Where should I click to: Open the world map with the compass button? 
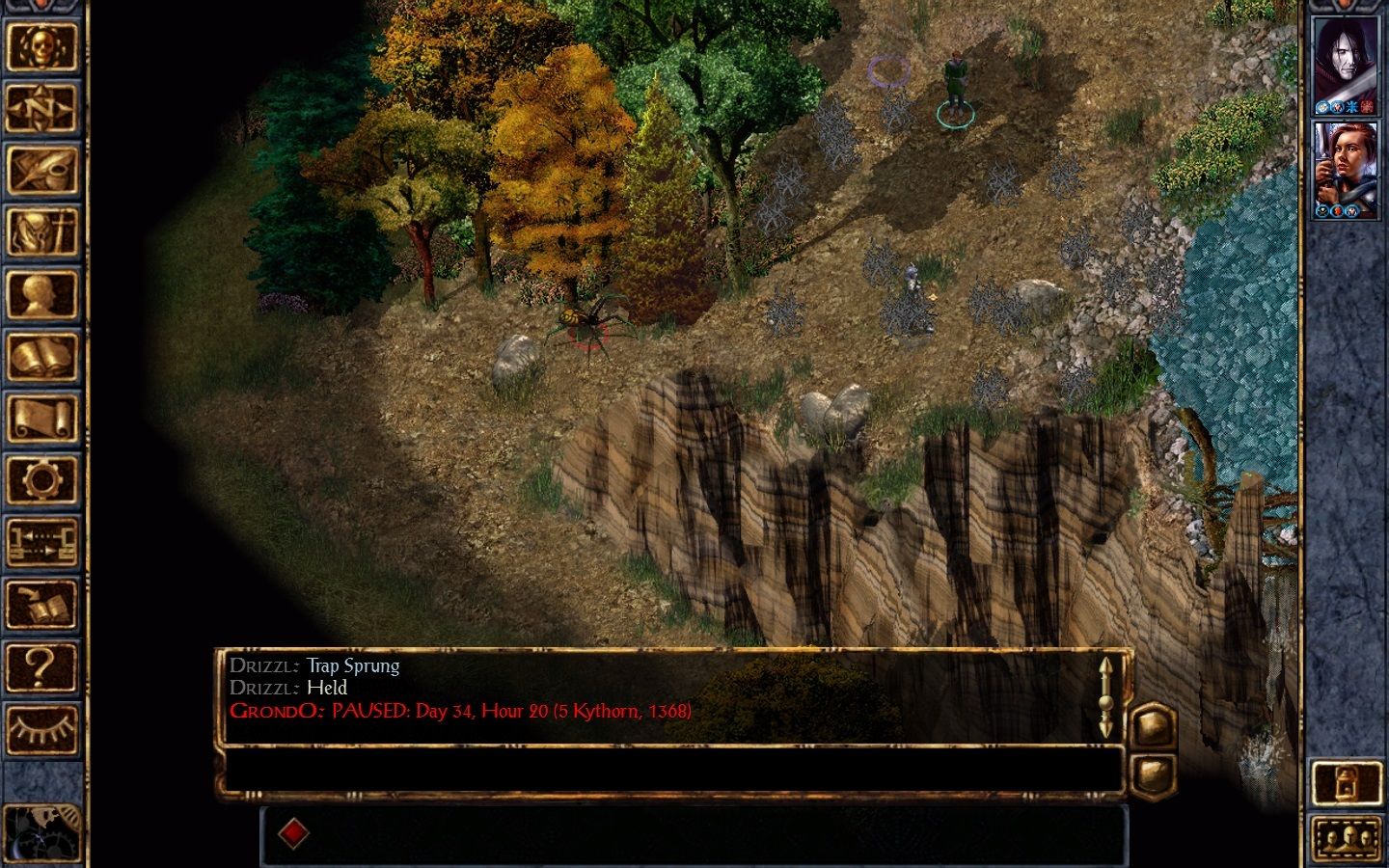coord(41,109)
